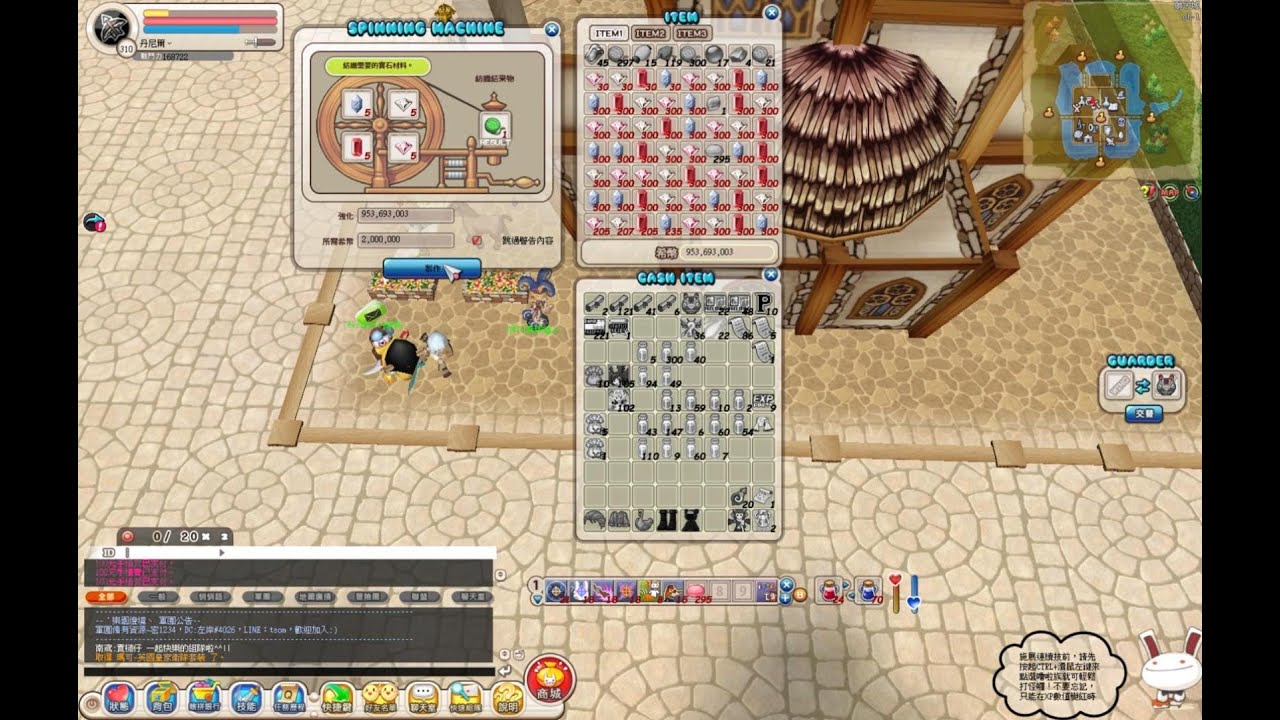Close the Spinning Machine window
The width and height of the screenshot is (1280, 720).
552,30
